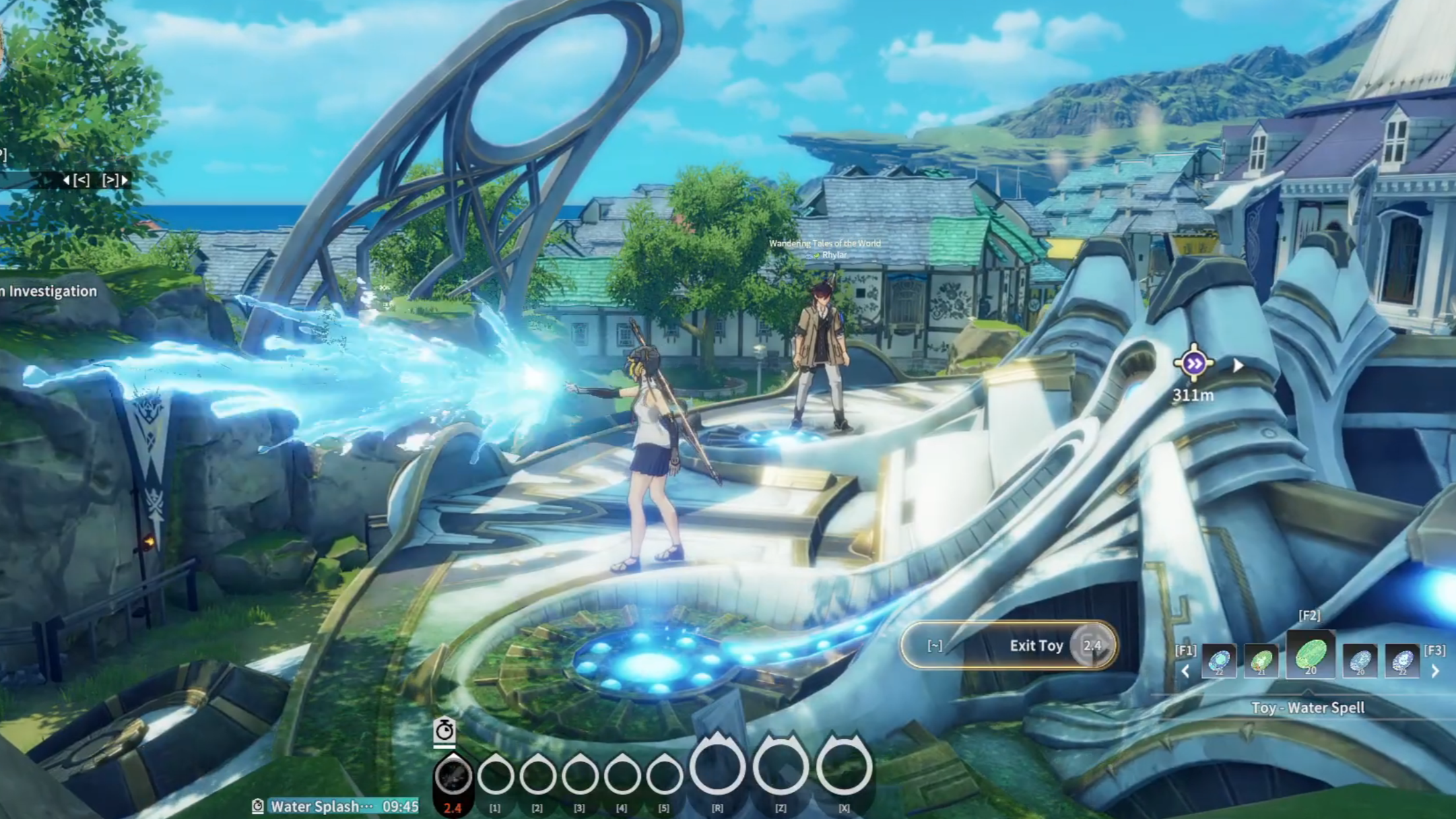The image size is (1456, 819).
Task: Choose the green toy with count 21
Action: [x=1261, y=661]
